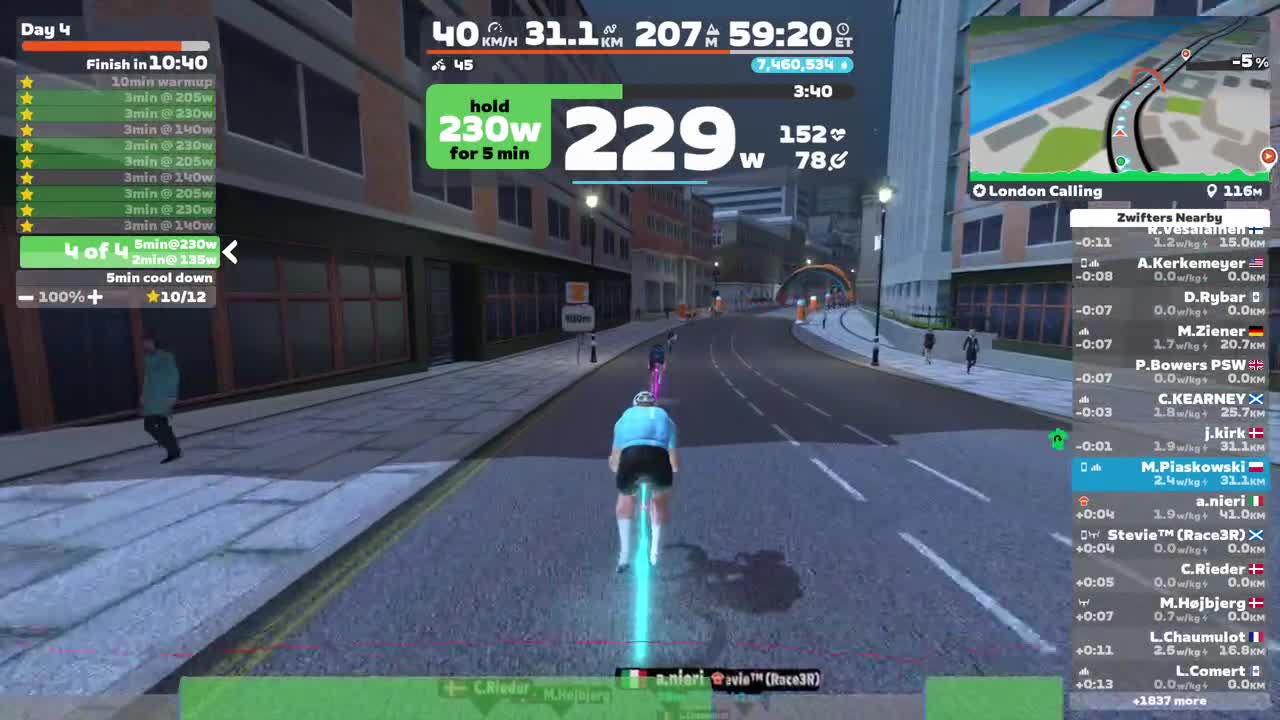Screen dimensions: 1280x720
Task: Collapse the workout panel with the left chevron
Action: coord(230,253)
